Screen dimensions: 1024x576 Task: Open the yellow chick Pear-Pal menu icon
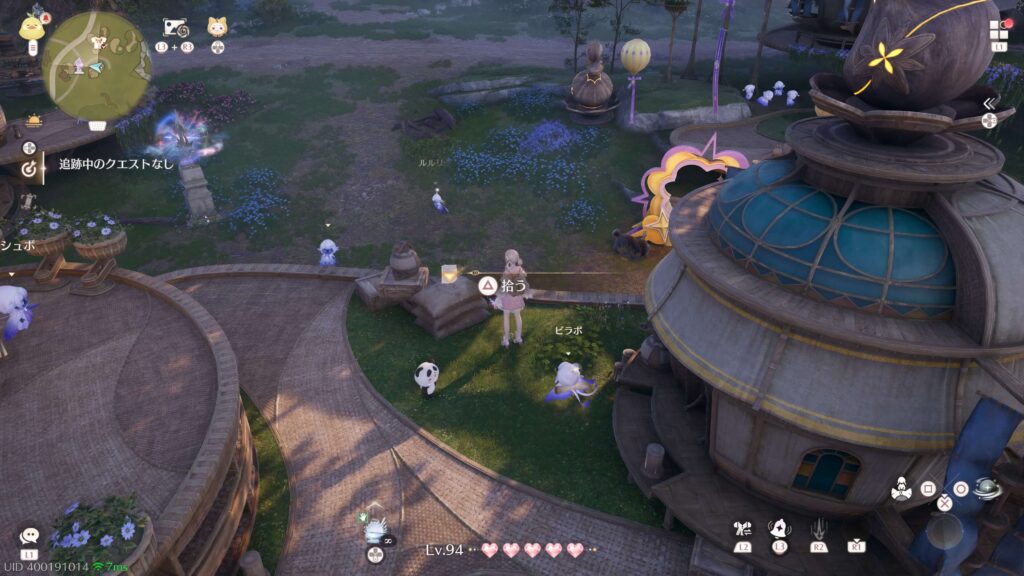tap(31, 26)
